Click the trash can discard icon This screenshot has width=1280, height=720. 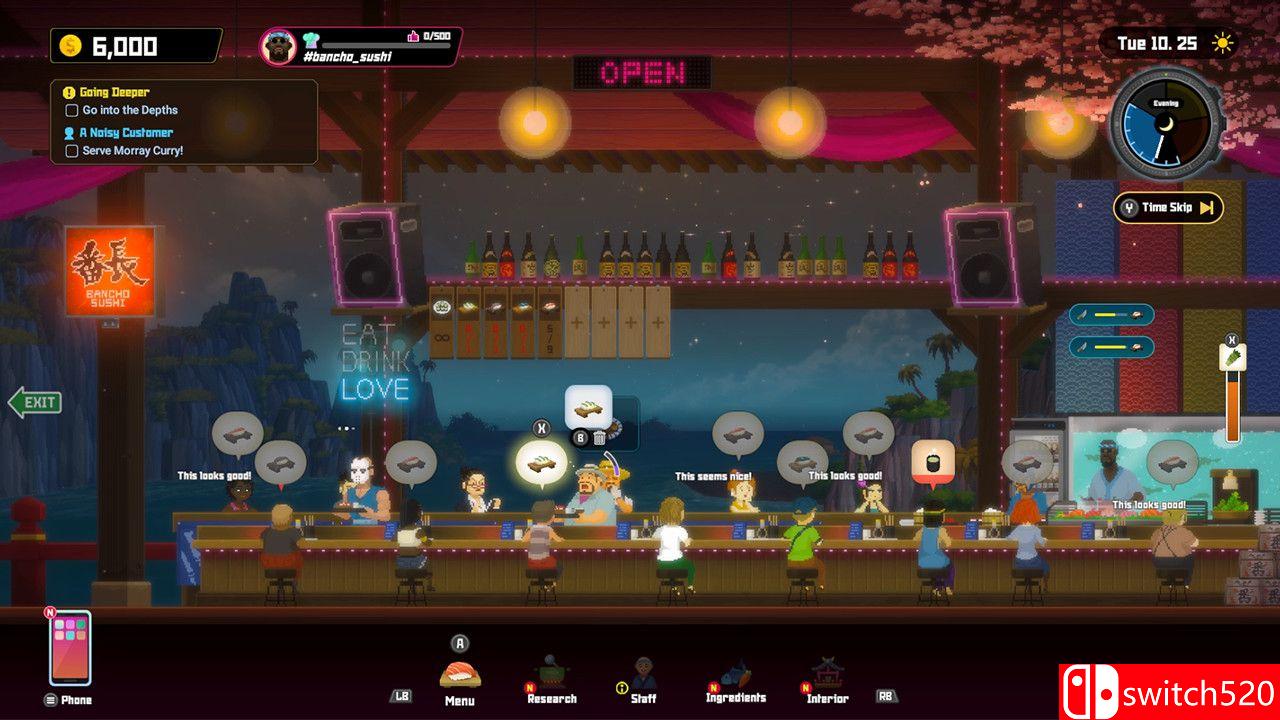tap(599, 437)
